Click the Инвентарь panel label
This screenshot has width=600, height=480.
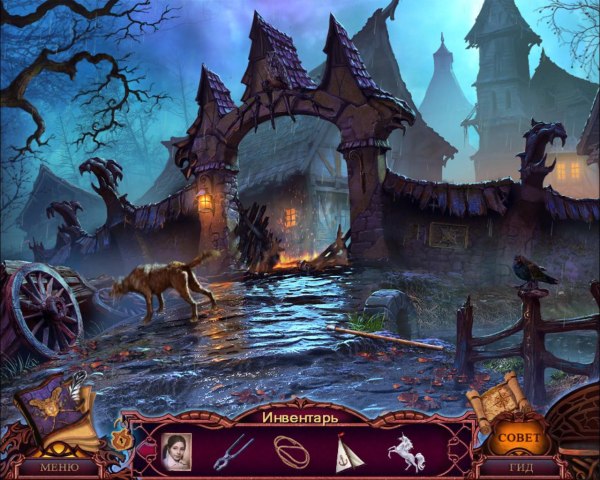300,416
